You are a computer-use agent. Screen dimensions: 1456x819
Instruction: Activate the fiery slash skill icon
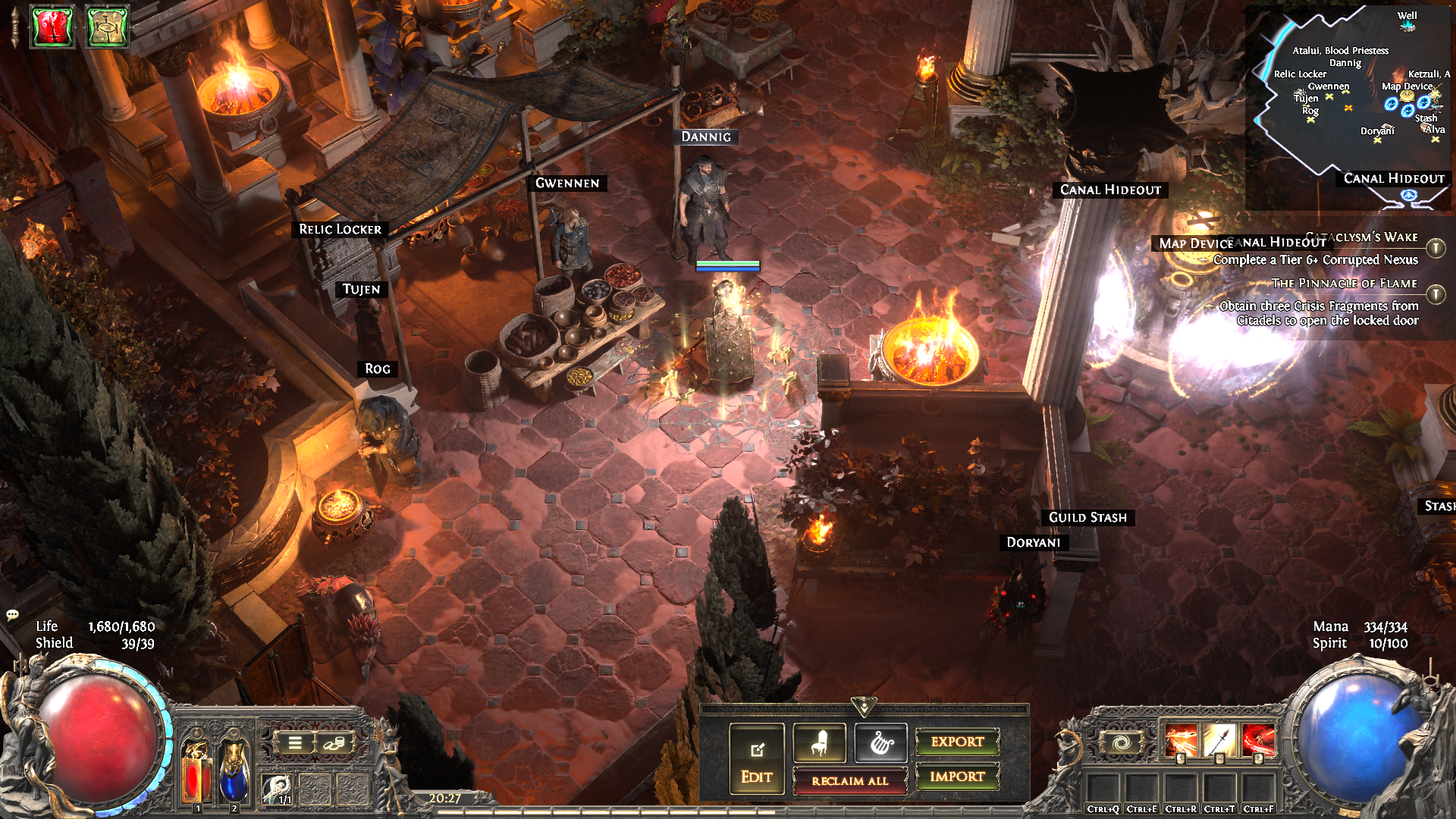pyautogui.click(x=1181, y=741)
